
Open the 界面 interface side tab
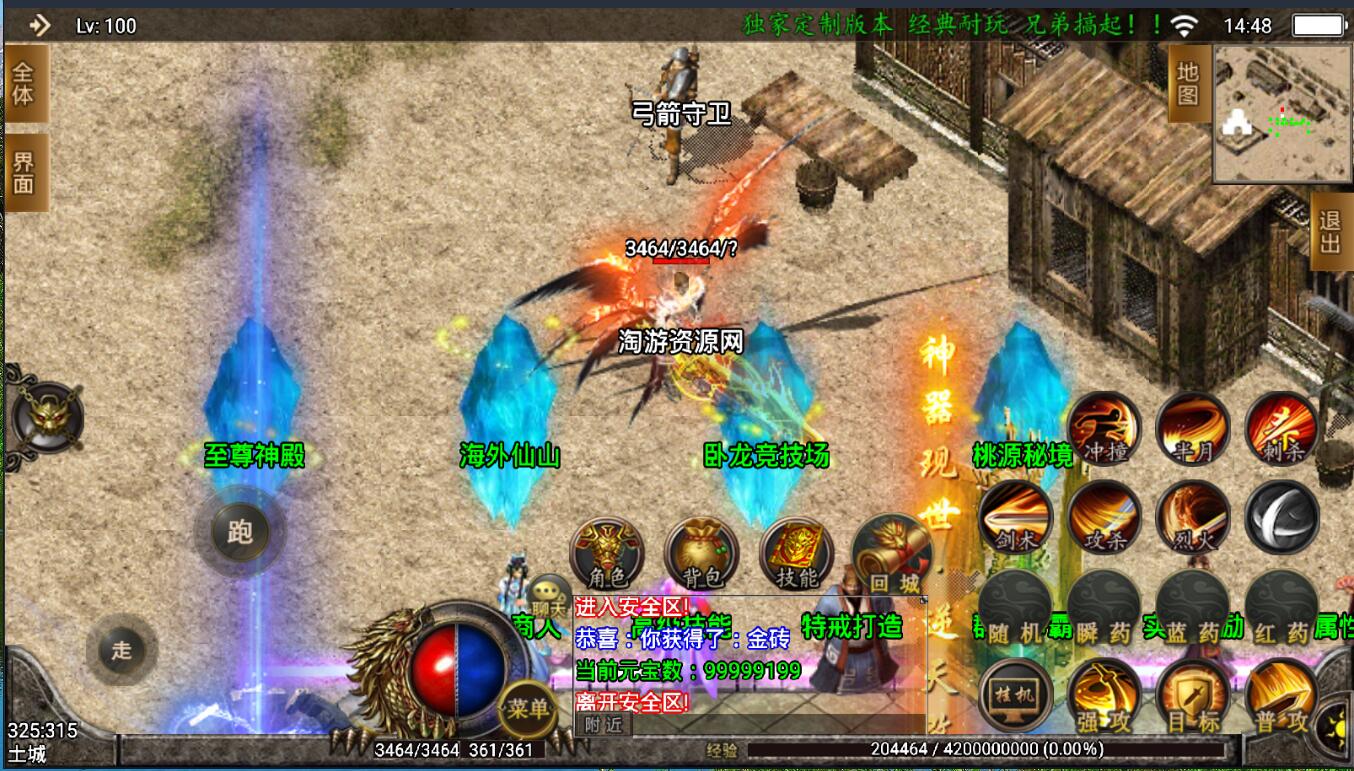point(24,172)
